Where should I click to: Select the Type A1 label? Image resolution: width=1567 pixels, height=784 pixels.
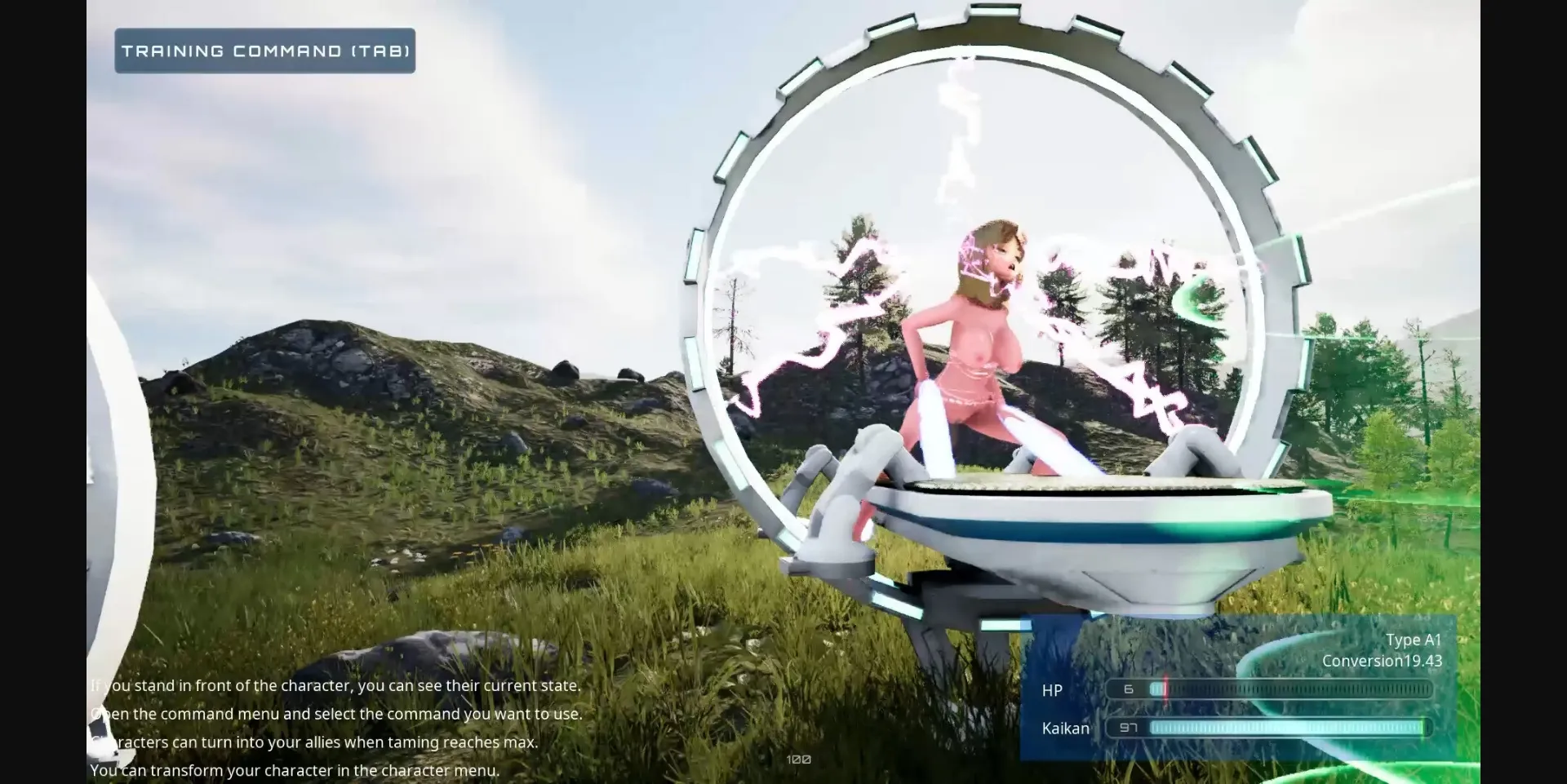[x=1412, y=640]
